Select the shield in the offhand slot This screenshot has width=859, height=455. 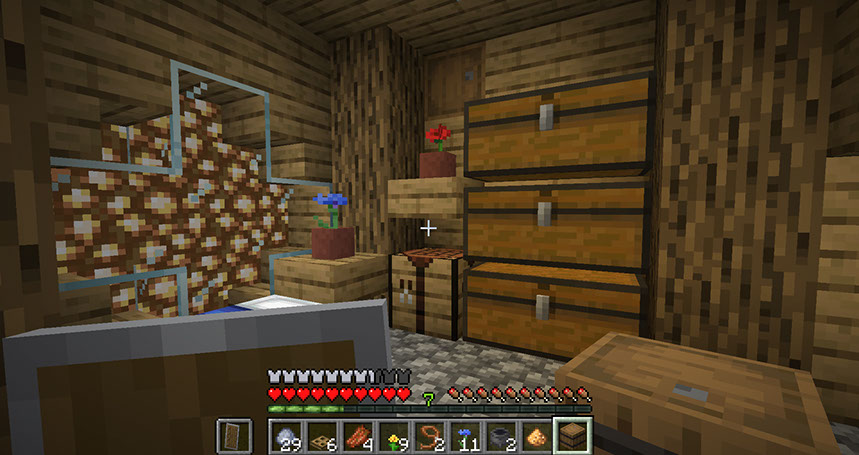pos(231,435)
